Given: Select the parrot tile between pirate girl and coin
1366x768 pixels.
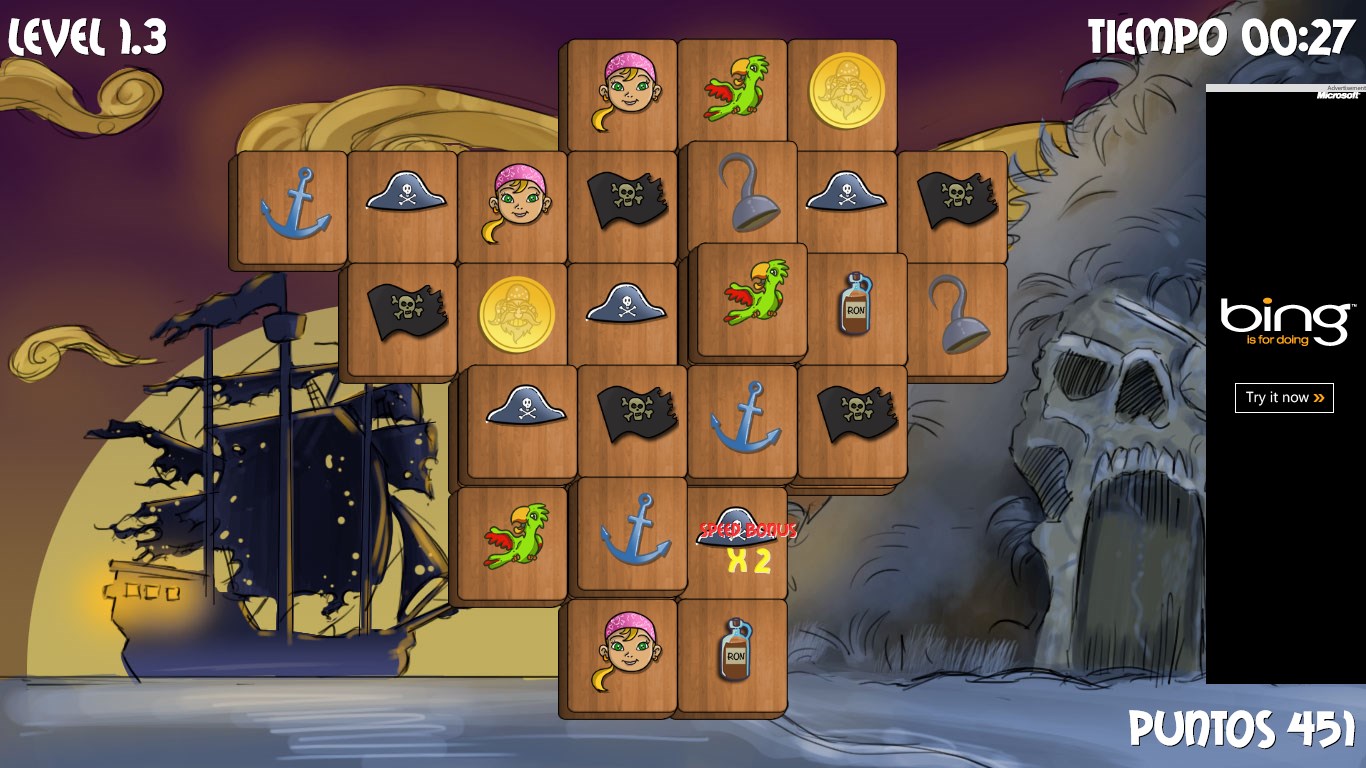Looking at the screenshot, I should point(736,91).
